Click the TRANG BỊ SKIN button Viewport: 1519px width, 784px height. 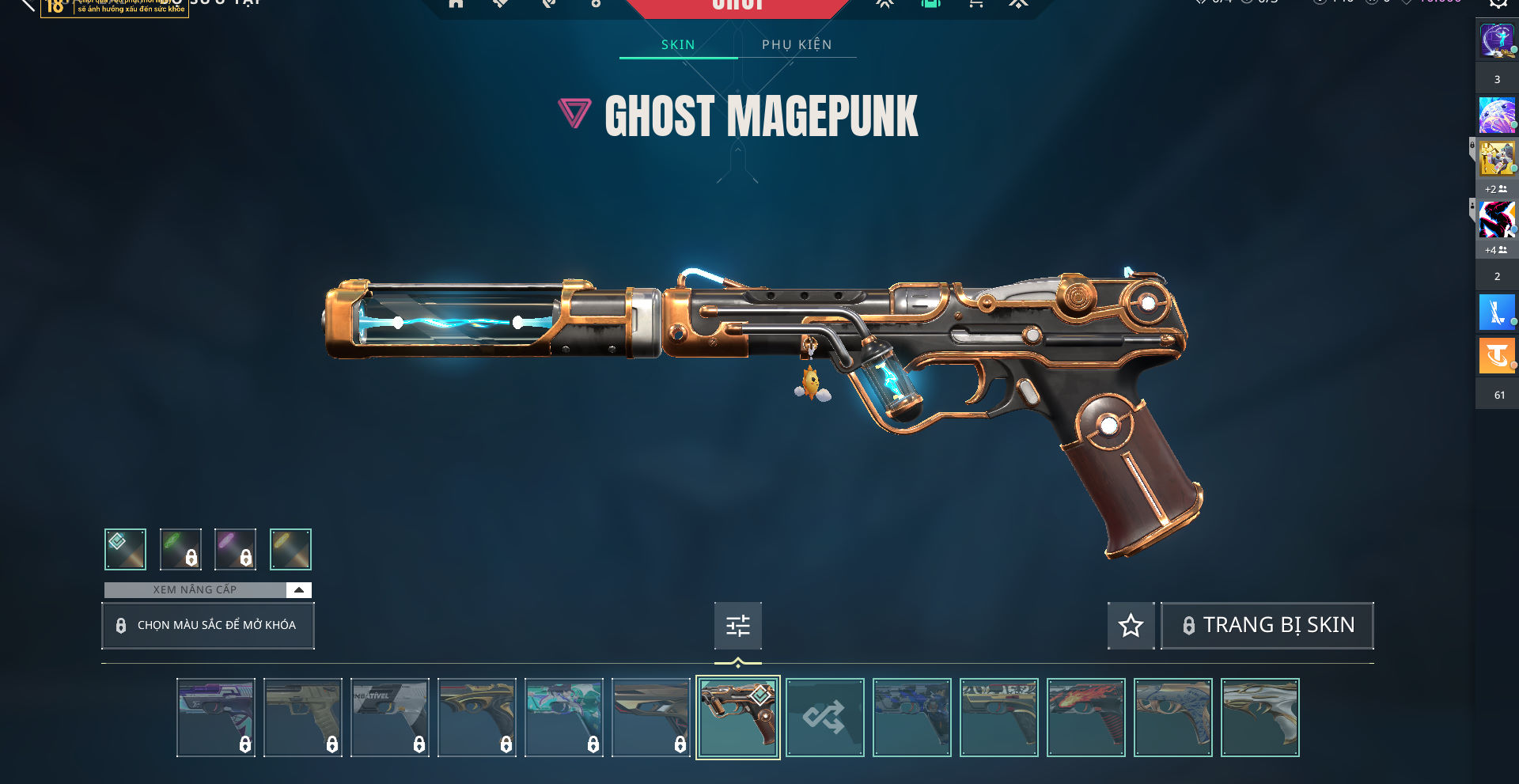click(x=1267, y=626)
